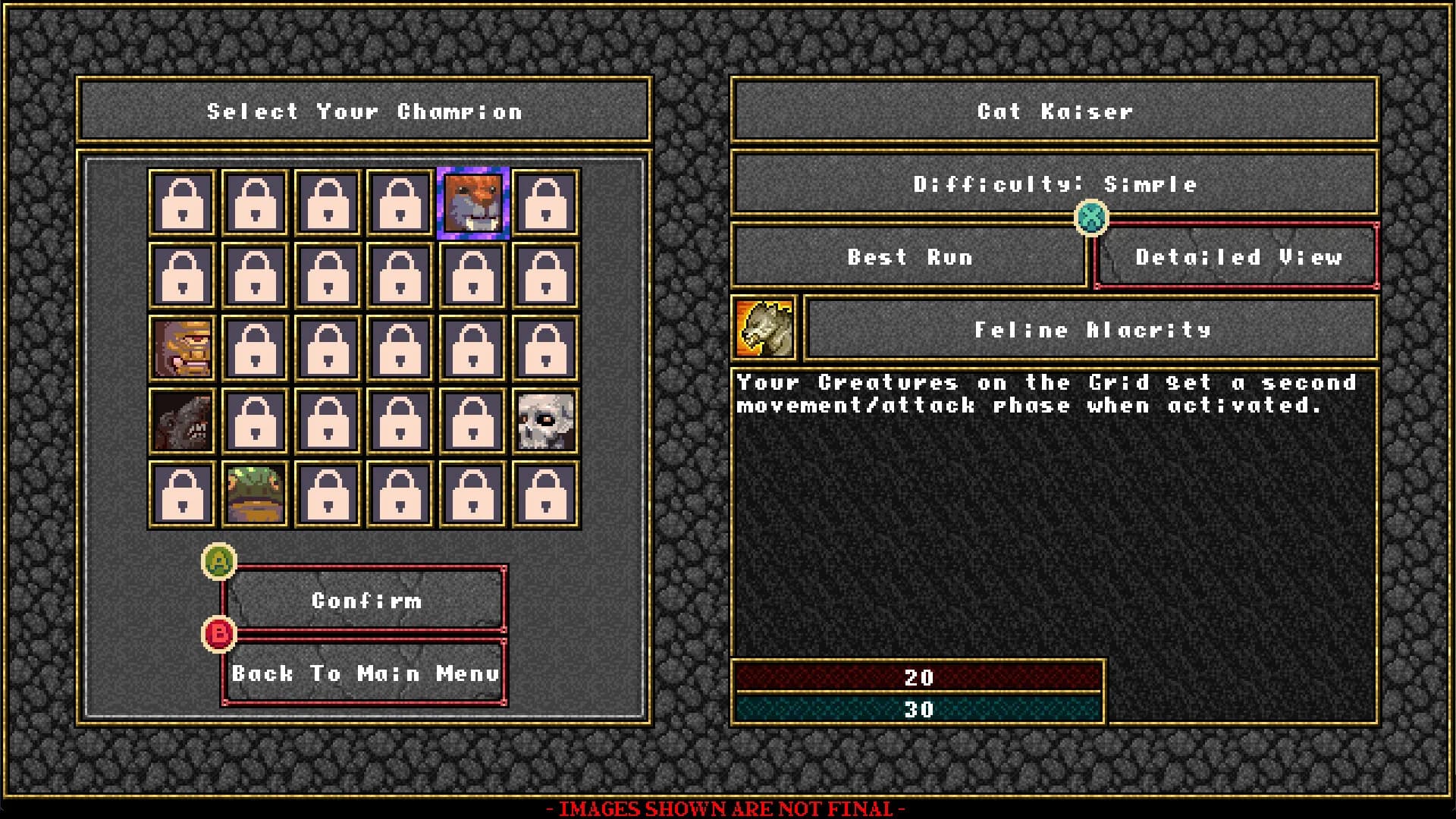Switch to the Best Run view

910,257
